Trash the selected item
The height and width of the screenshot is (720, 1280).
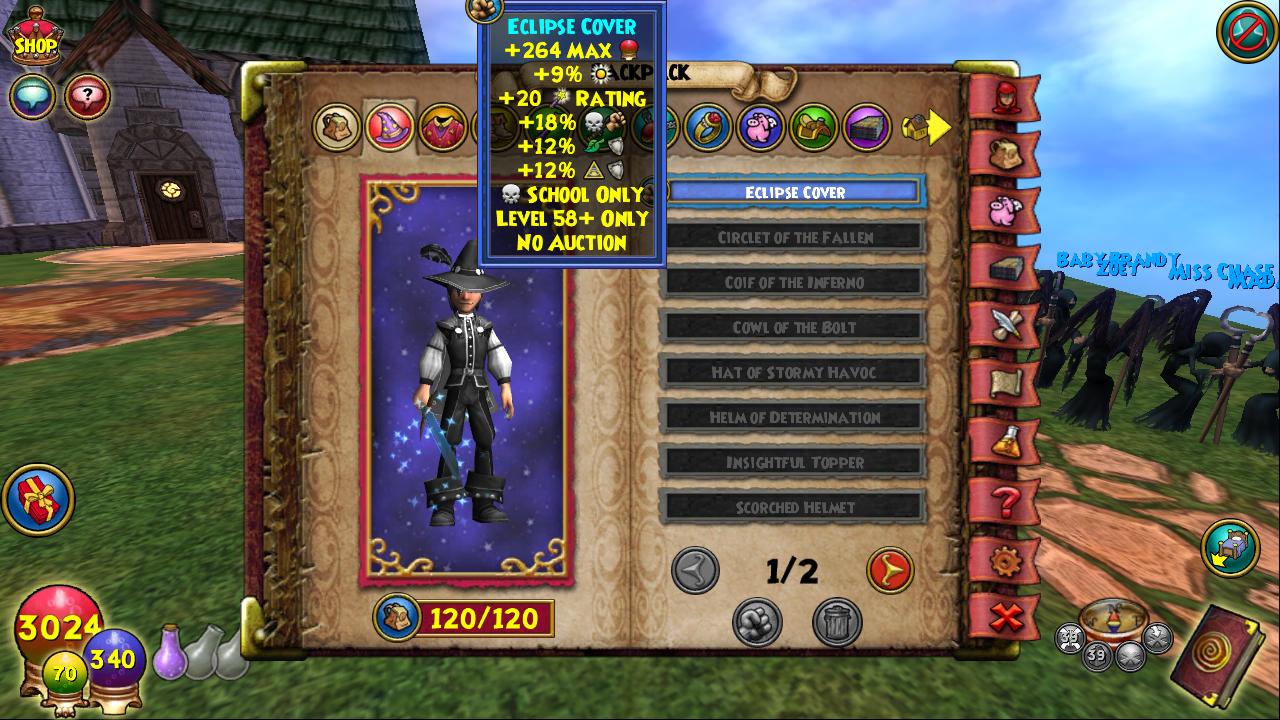point(836,622)
